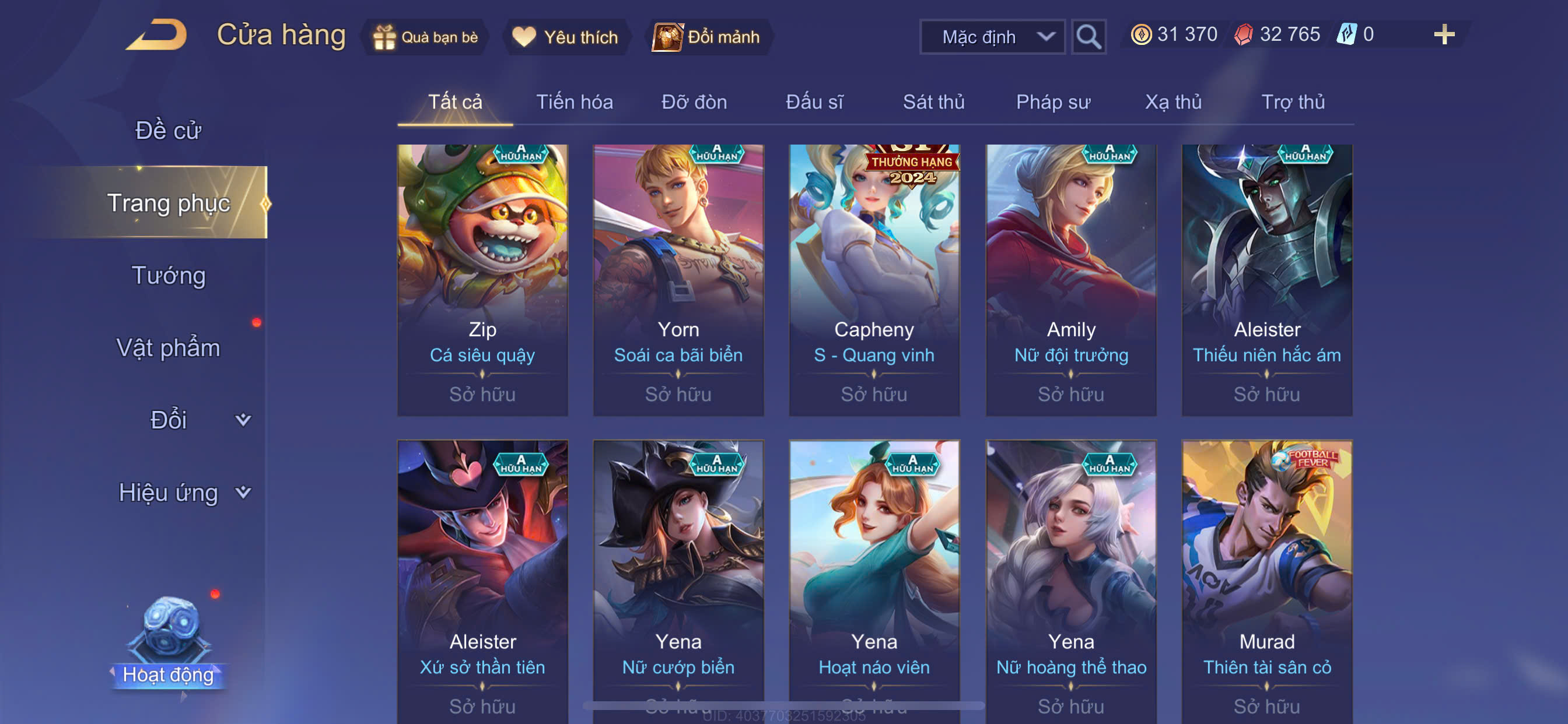Expand the Mặc định sort dropdown
1568x724 pixels.
click(992, 37)
